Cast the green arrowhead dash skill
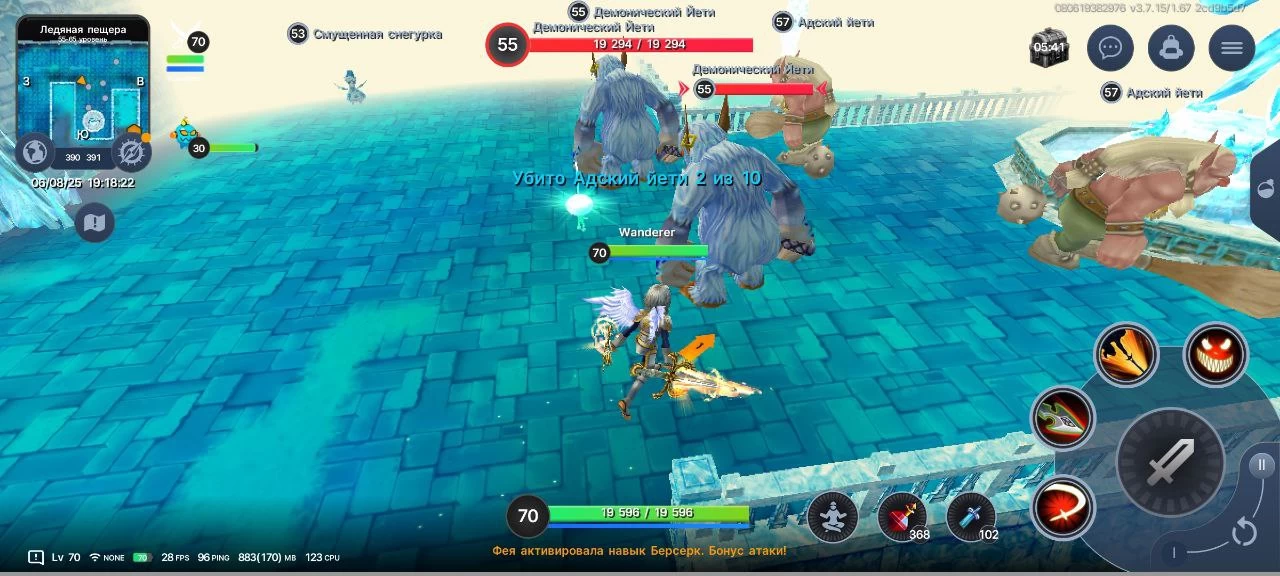 click(x=1062, y=418)
